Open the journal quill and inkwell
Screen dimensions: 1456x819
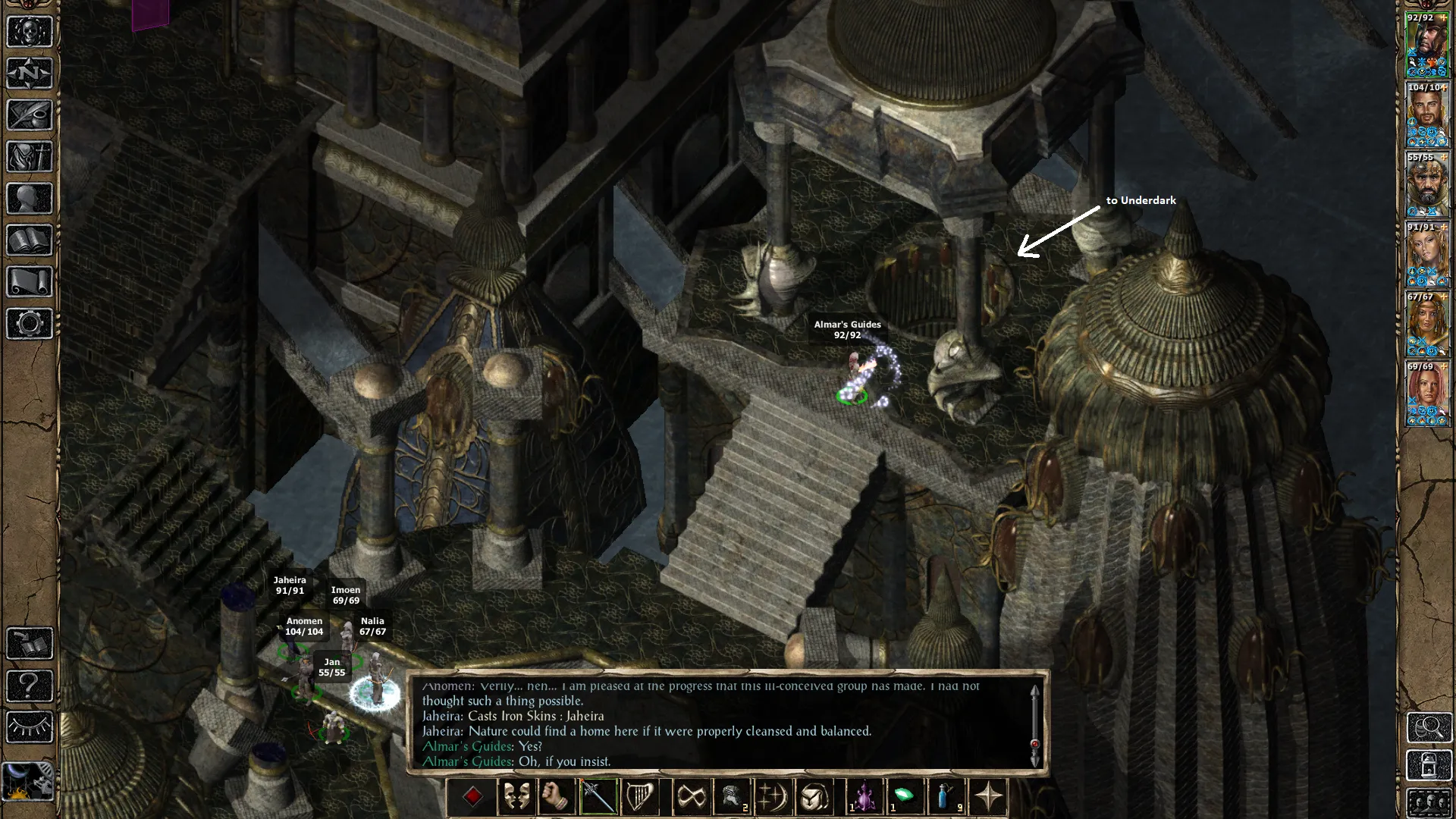30,115
